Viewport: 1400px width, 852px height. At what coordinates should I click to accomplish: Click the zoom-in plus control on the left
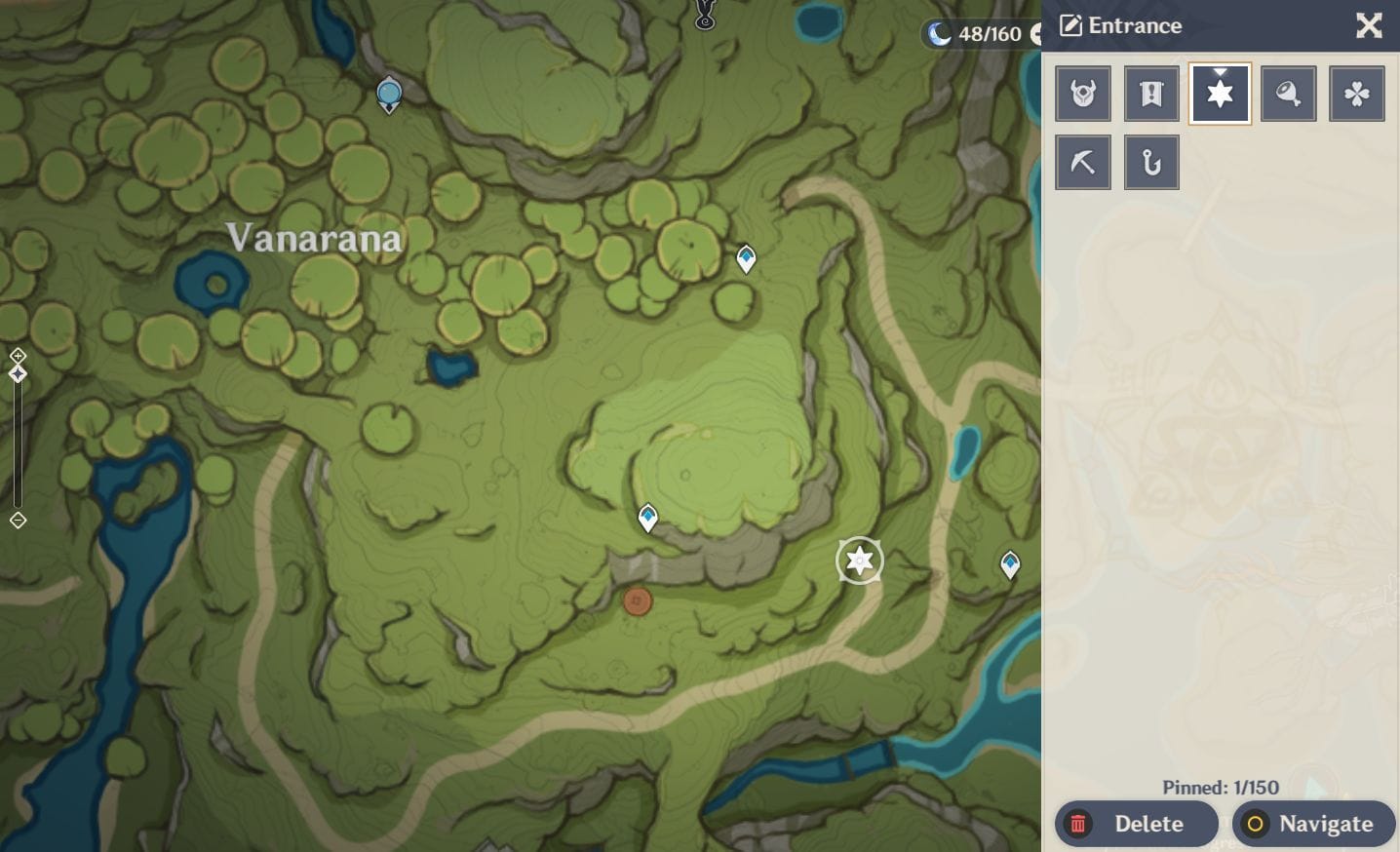[18, 355]
